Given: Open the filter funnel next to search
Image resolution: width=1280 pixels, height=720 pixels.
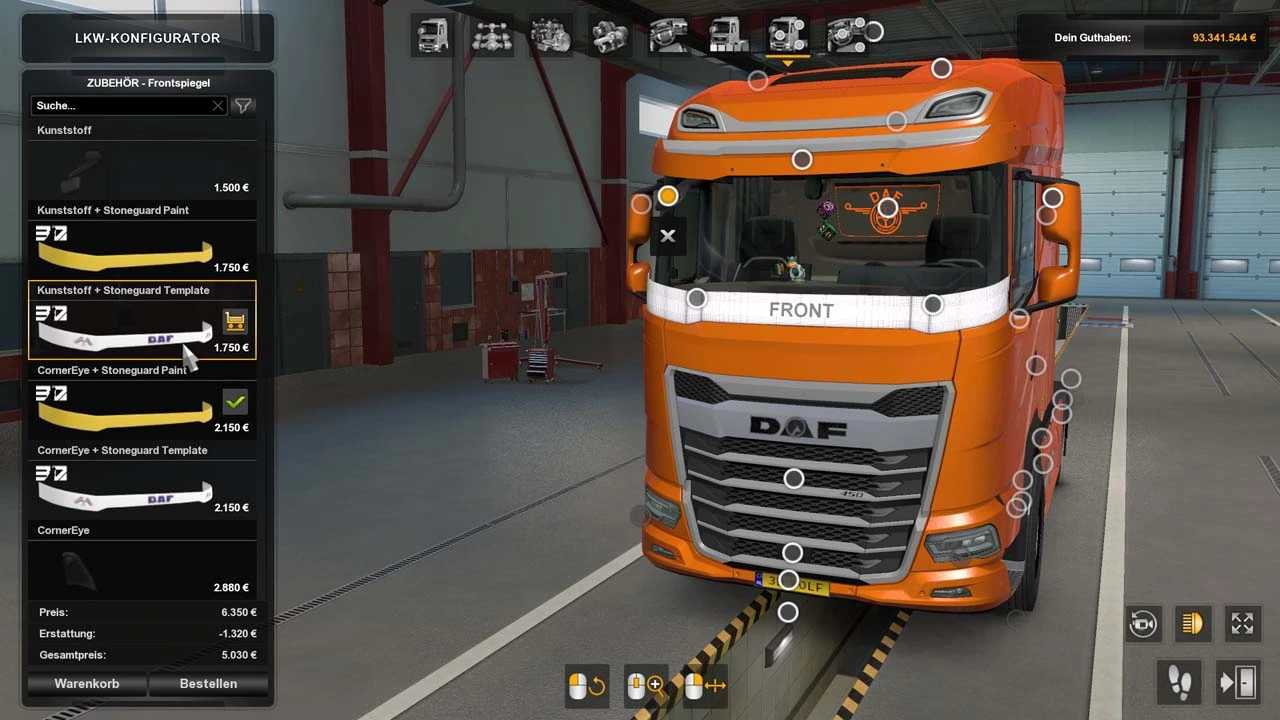Looking at the screenshot, I should (242, 105).
